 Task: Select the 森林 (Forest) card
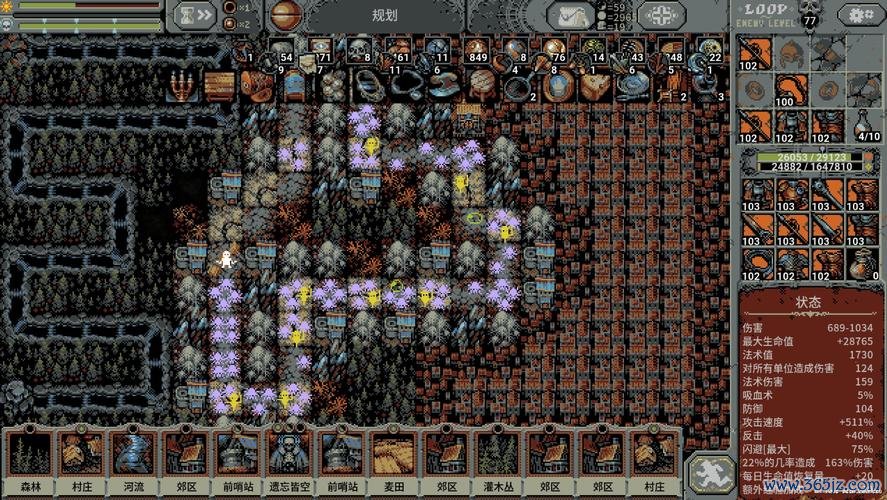click(x=30, y=458)
